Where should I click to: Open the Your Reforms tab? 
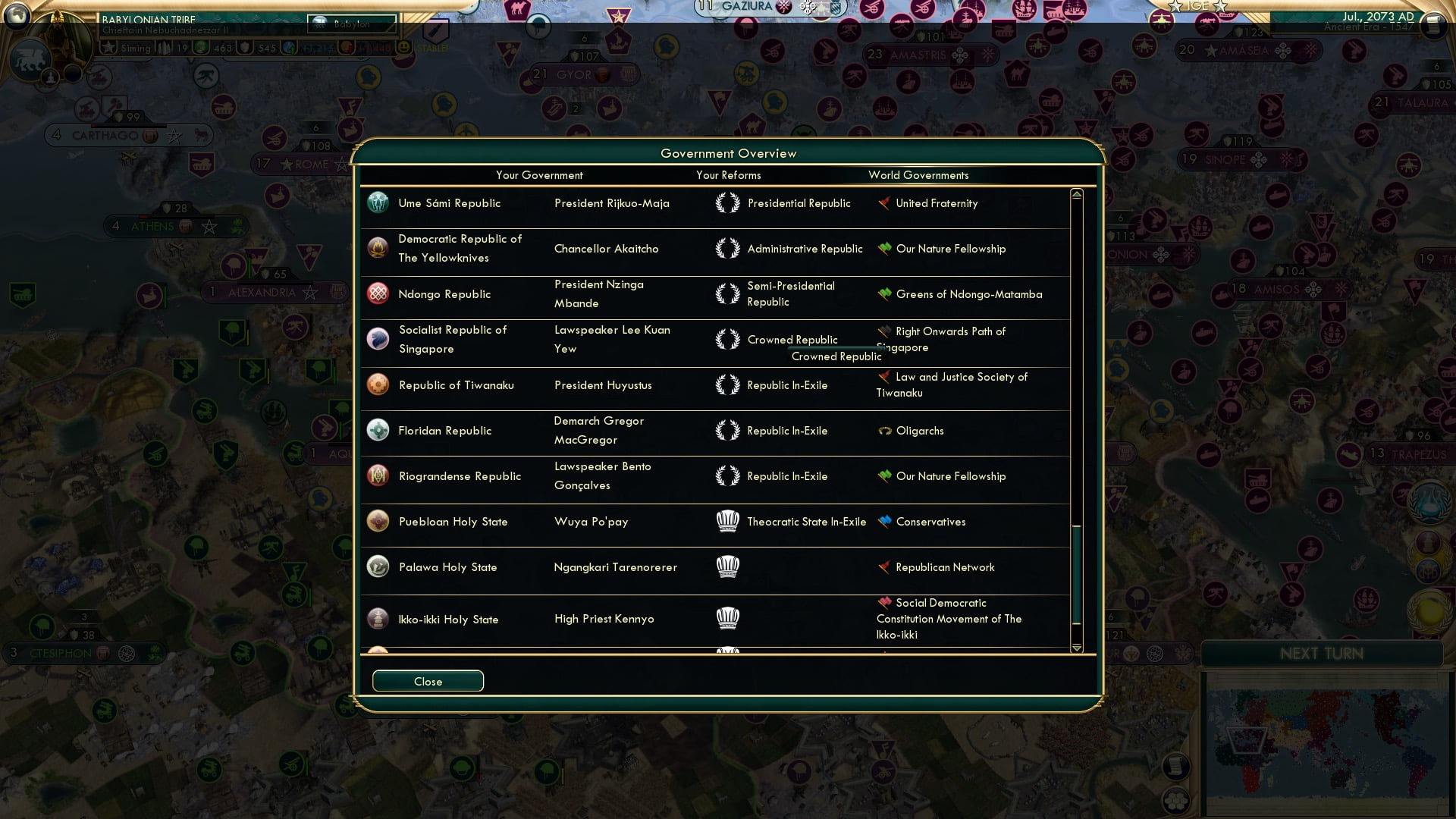click(x=728, y=175)
